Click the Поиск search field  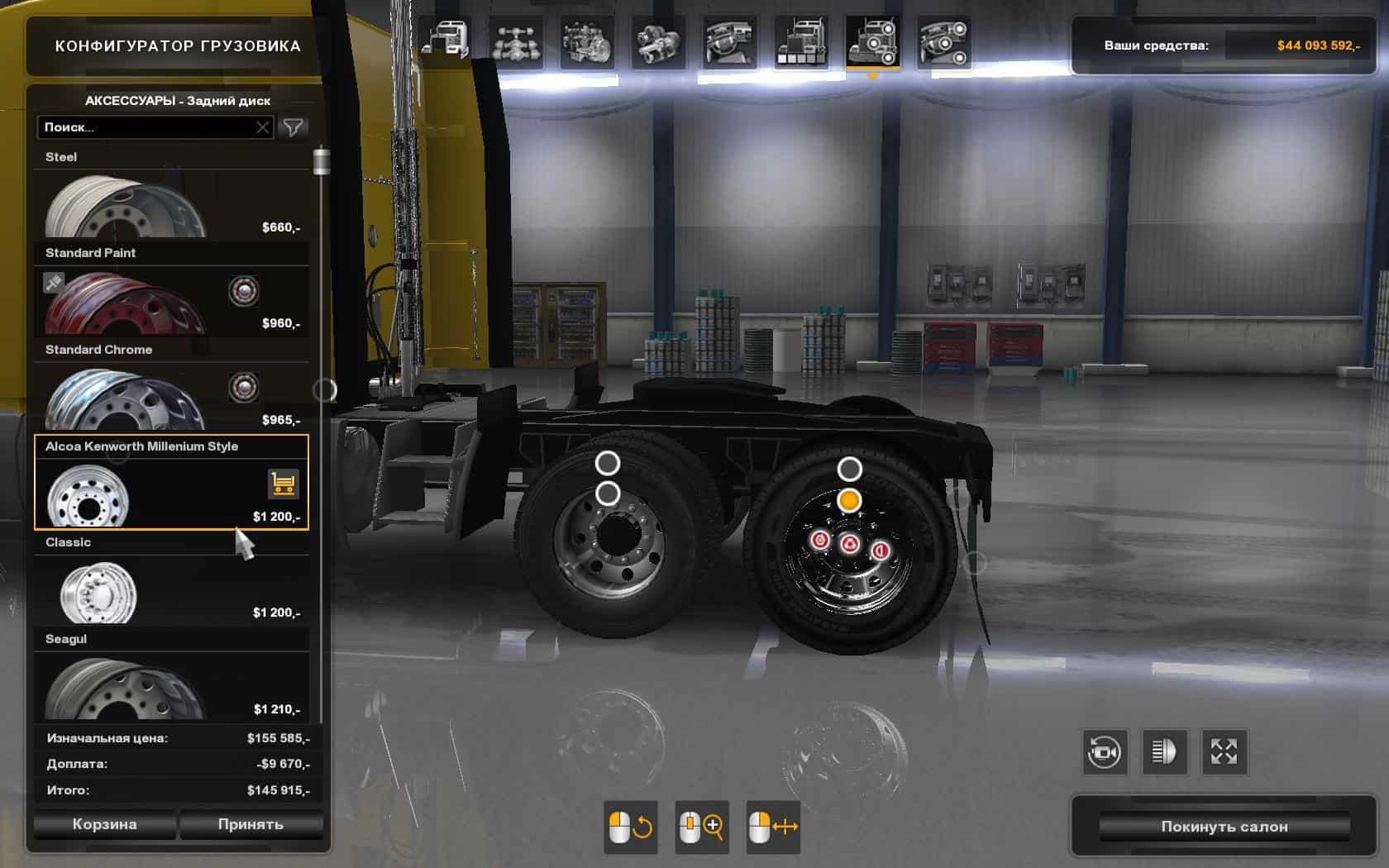click(147, 127)
